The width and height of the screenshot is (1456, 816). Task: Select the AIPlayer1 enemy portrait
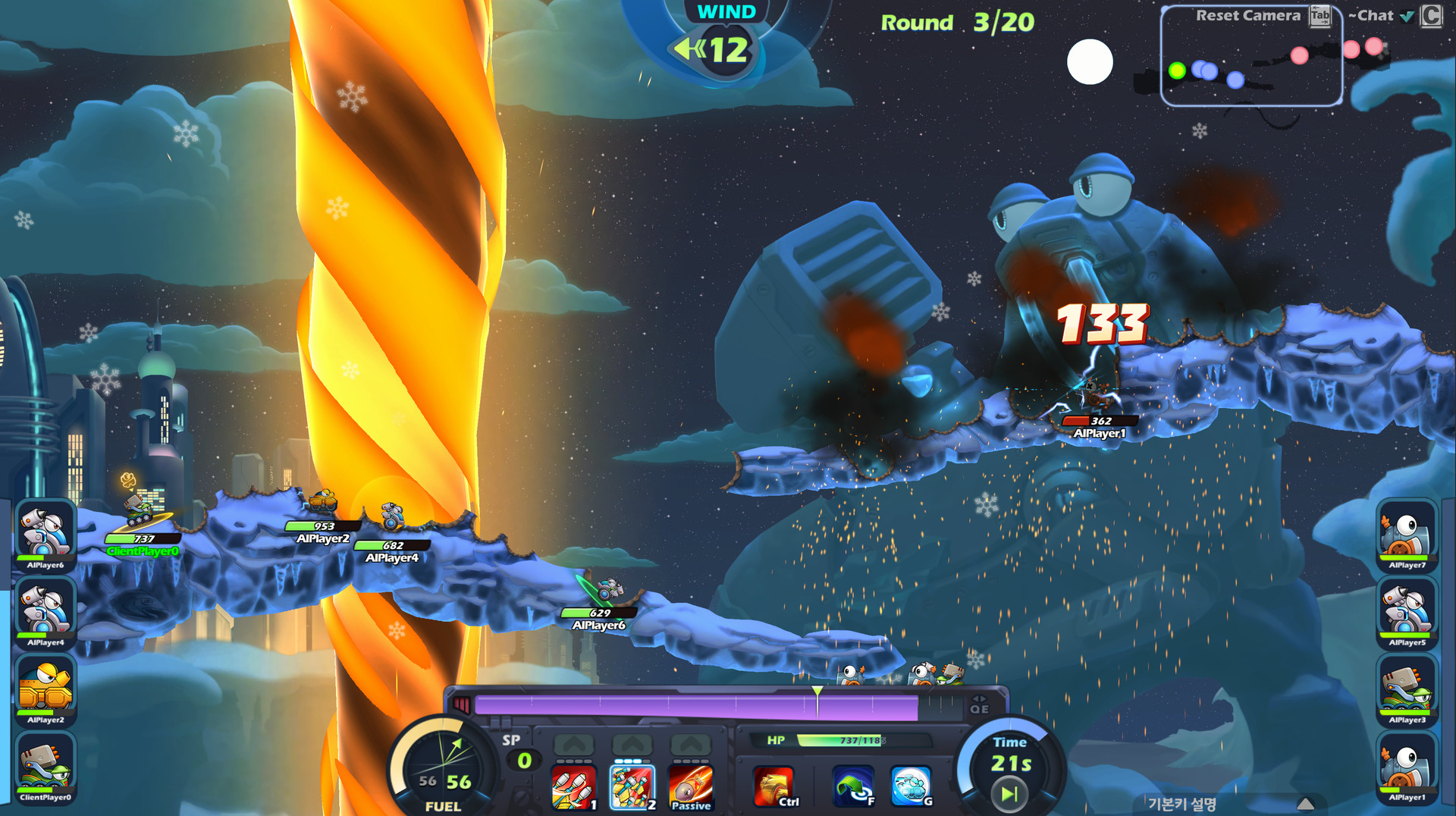point(1407,765)
